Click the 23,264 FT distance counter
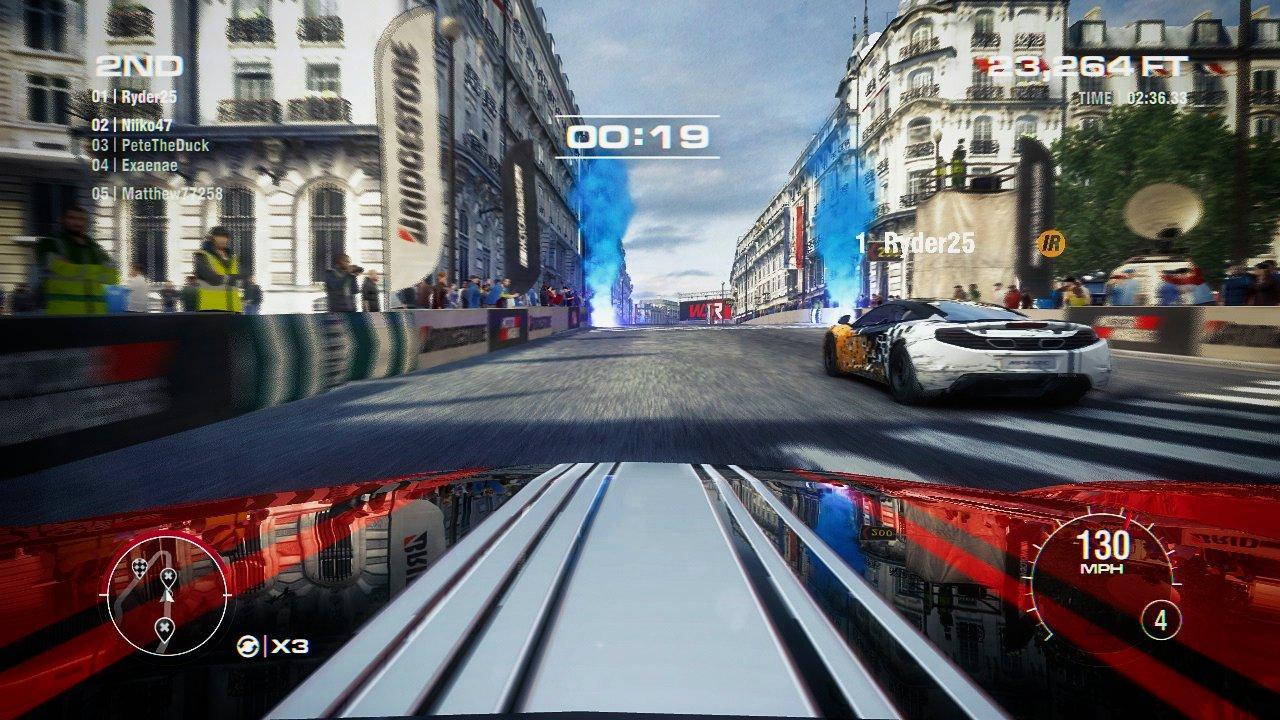Screen dimensions: 1280x720 point(1087,65)
